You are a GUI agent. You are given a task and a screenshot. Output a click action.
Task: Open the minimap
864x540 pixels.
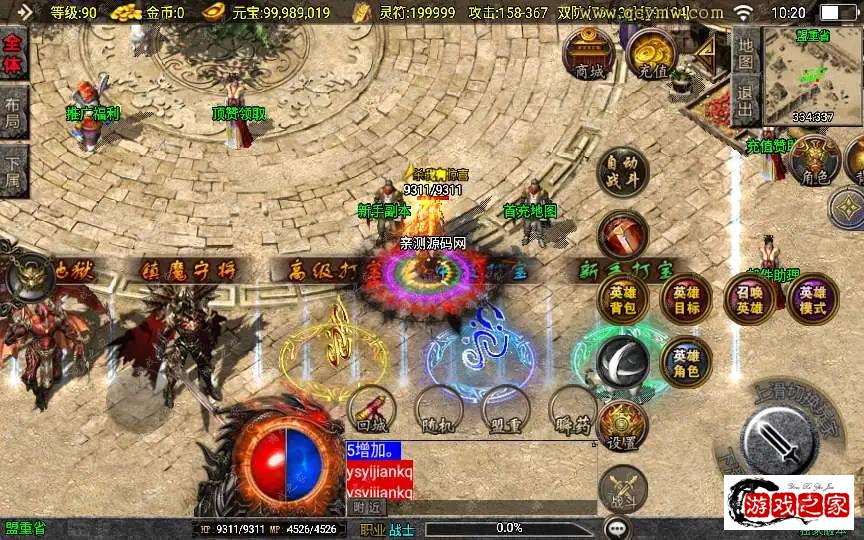[812, 75]
